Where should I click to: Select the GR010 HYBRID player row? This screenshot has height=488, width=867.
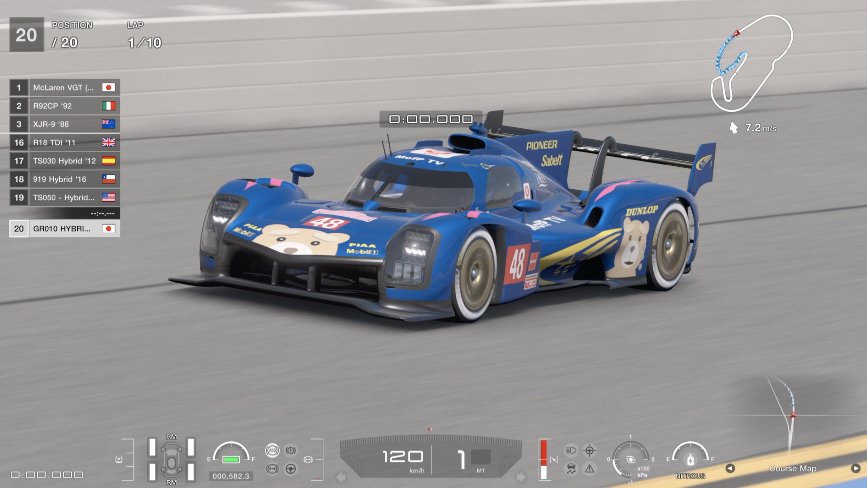pyautogui.click(x=65, y=229)
